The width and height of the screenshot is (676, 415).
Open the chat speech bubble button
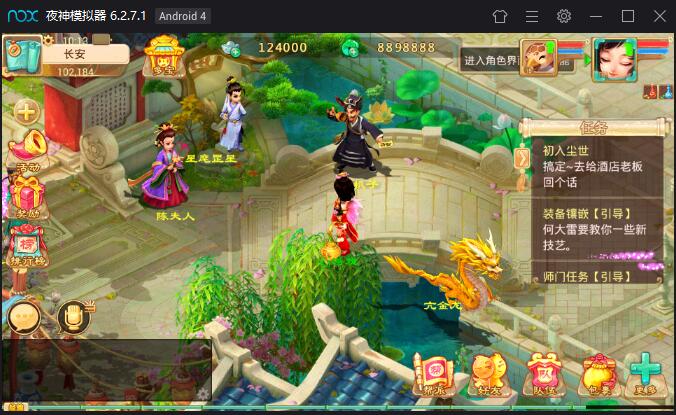tap(24, 318)
